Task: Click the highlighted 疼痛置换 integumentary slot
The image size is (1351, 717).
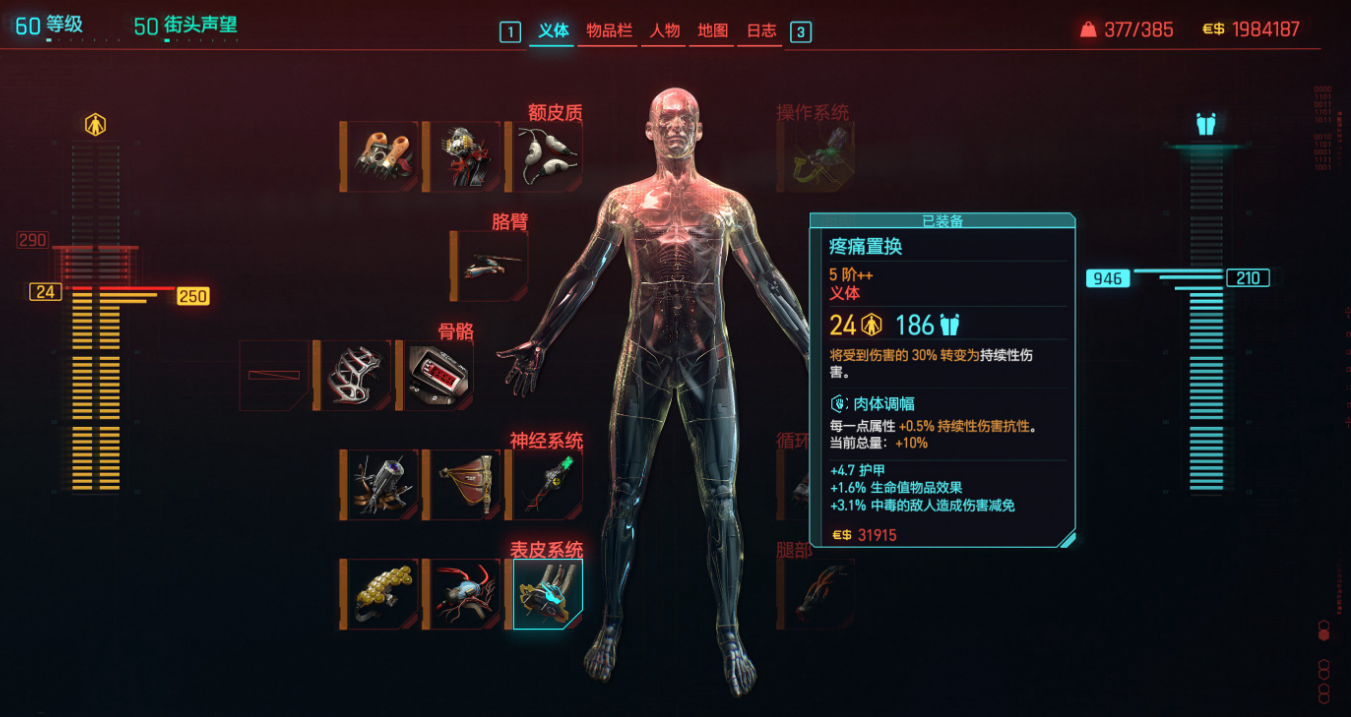Action: [547, 594]
